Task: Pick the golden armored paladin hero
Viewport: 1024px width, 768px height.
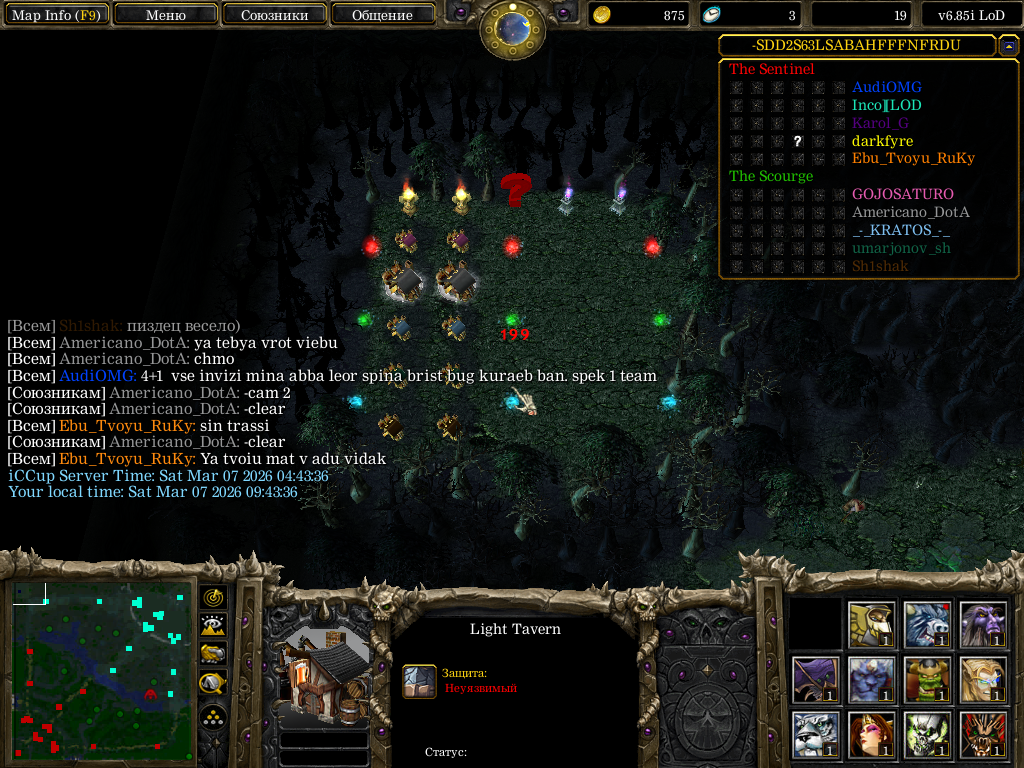Action: click(x=872, y=625)
